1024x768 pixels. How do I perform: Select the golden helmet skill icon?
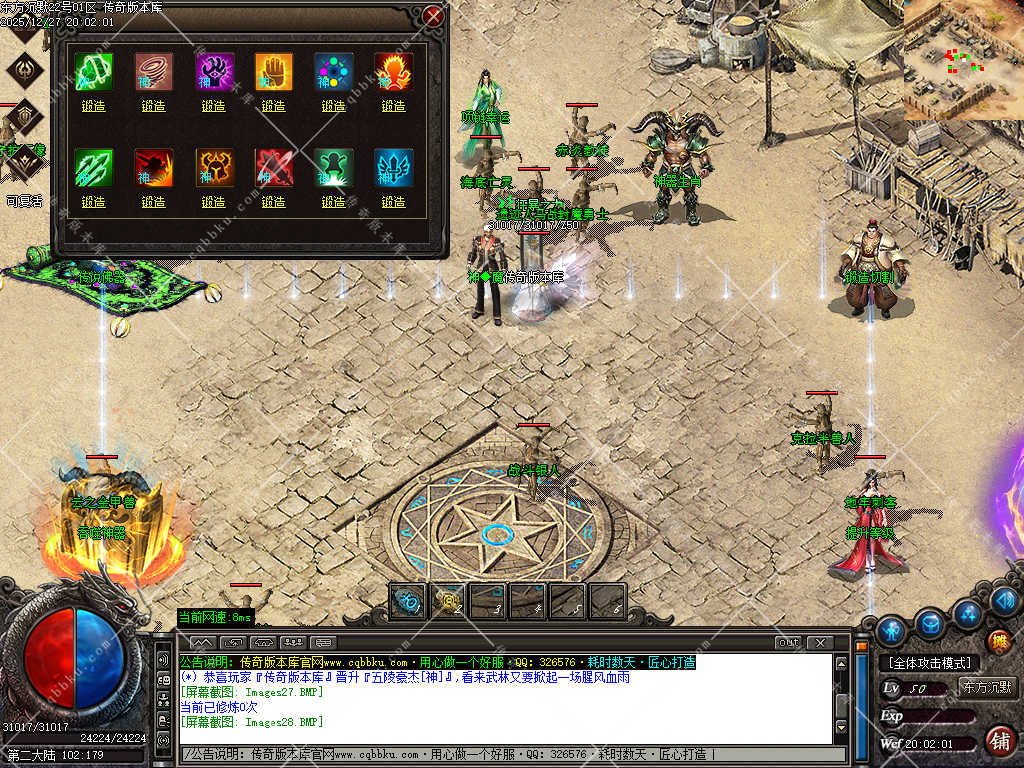[213, 168]
